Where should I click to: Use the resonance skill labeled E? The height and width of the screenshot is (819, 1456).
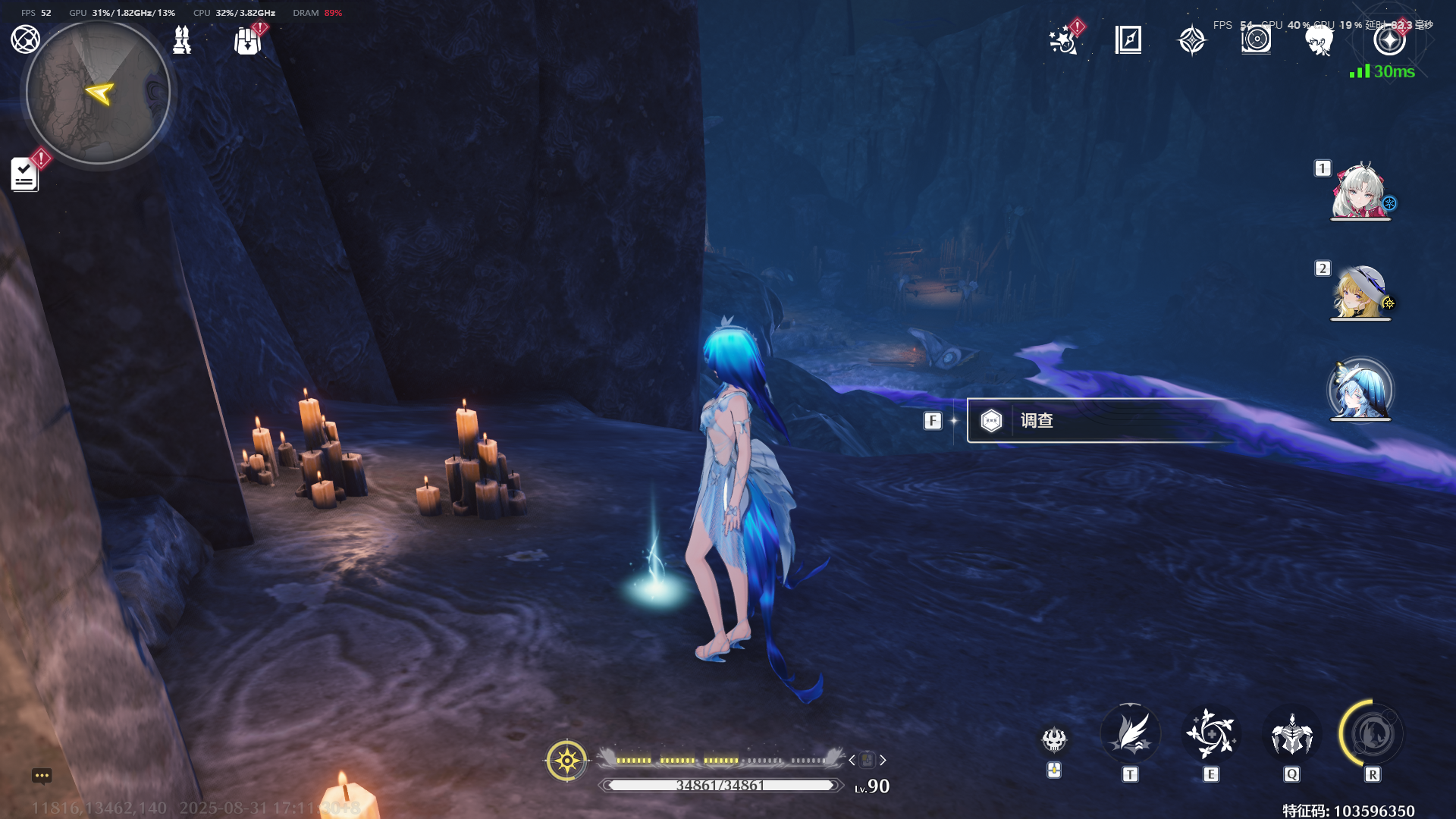1211,735
